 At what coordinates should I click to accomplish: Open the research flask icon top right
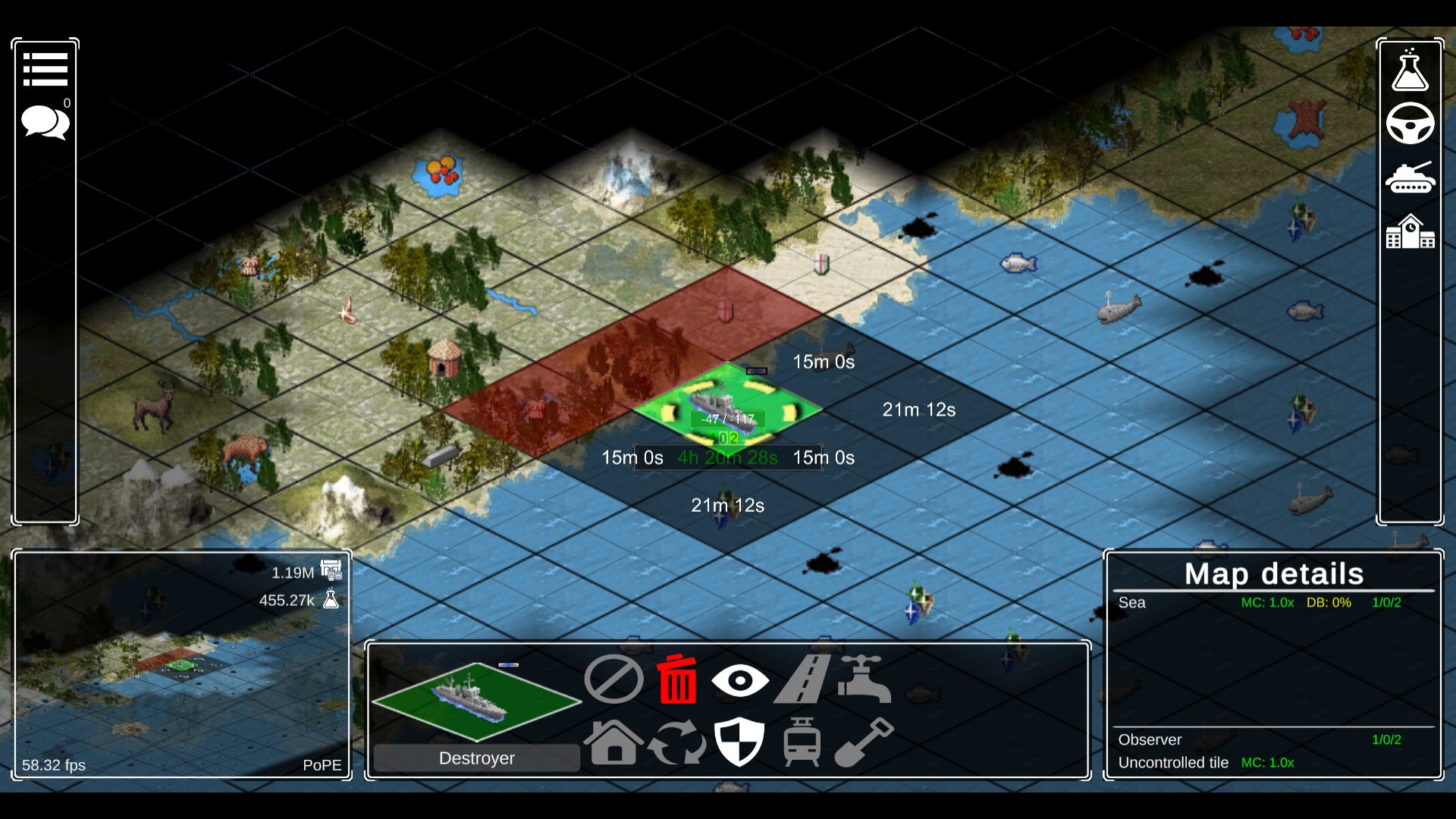click(1410, 71)
